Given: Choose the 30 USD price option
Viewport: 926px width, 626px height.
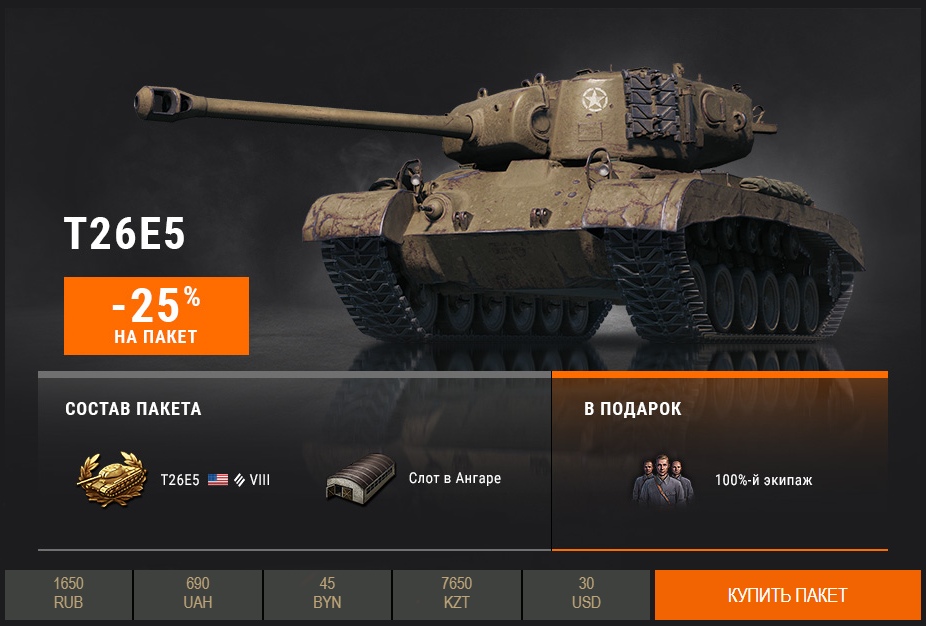Looking at the screenshot, I should point(587,594).
